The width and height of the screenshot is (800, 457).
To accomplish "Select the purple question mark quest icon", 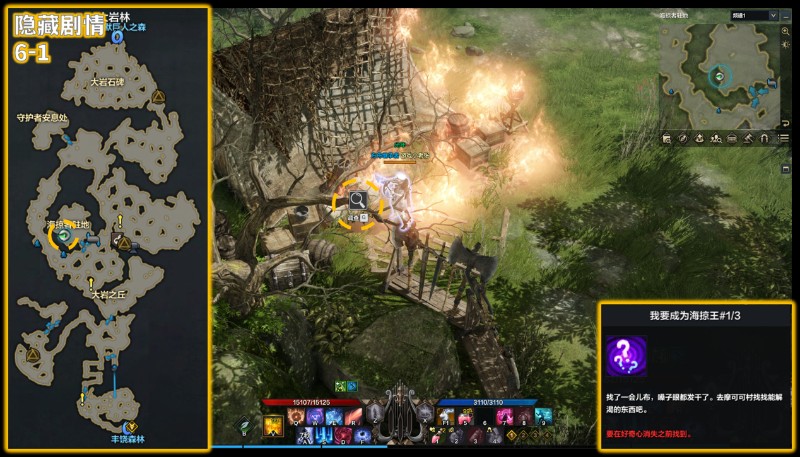I will (x=626, y=356).
